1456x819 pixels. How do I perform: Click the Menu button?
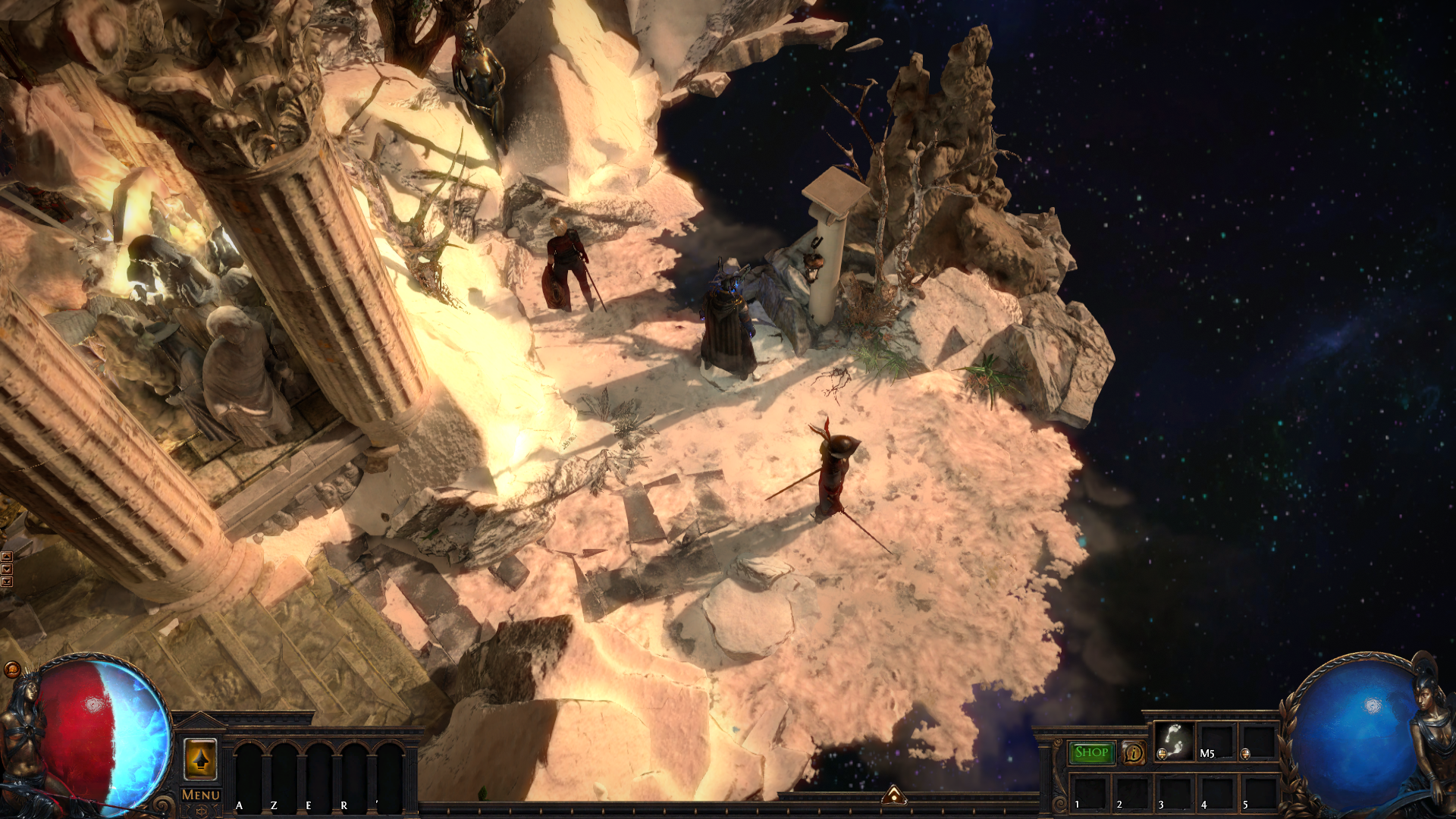click(201, 795)
